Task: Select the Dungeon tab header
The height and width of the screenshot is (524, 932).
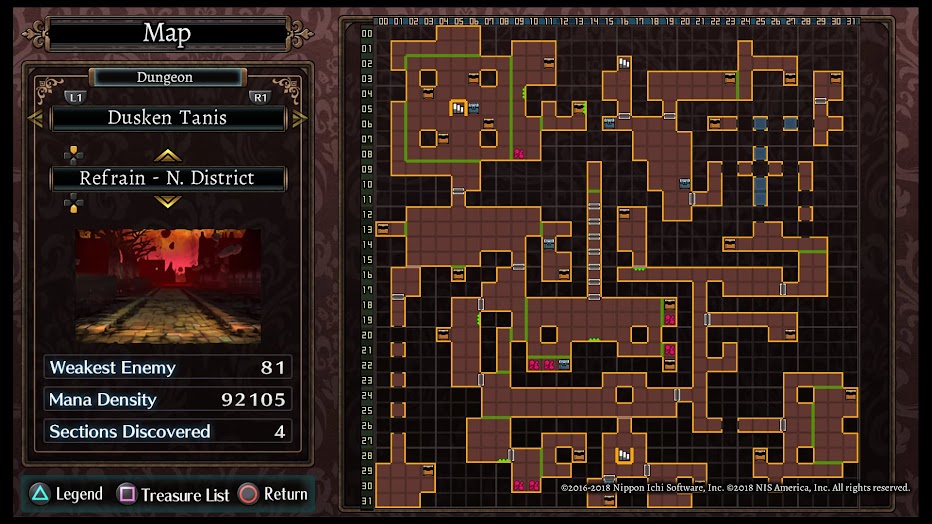Action: (x=166, y=77)
